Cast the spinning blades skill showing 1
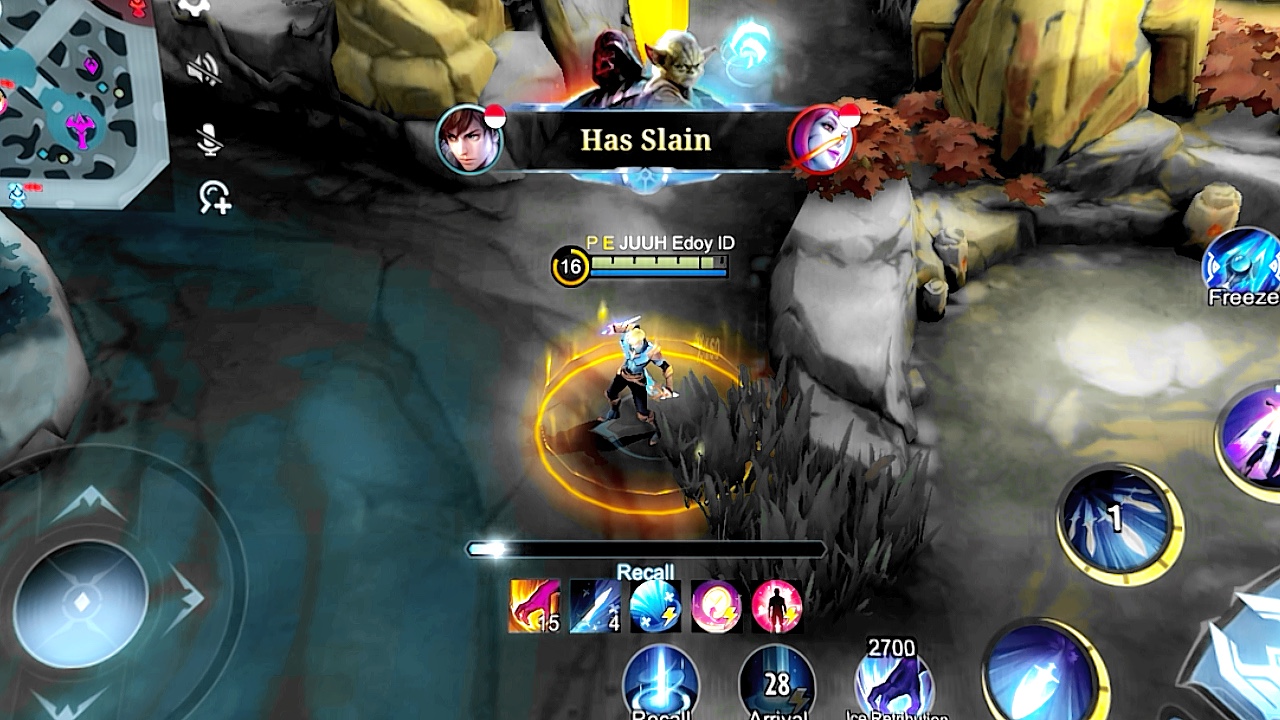This screenshot has height=720, width=1280. (1119, 520)
